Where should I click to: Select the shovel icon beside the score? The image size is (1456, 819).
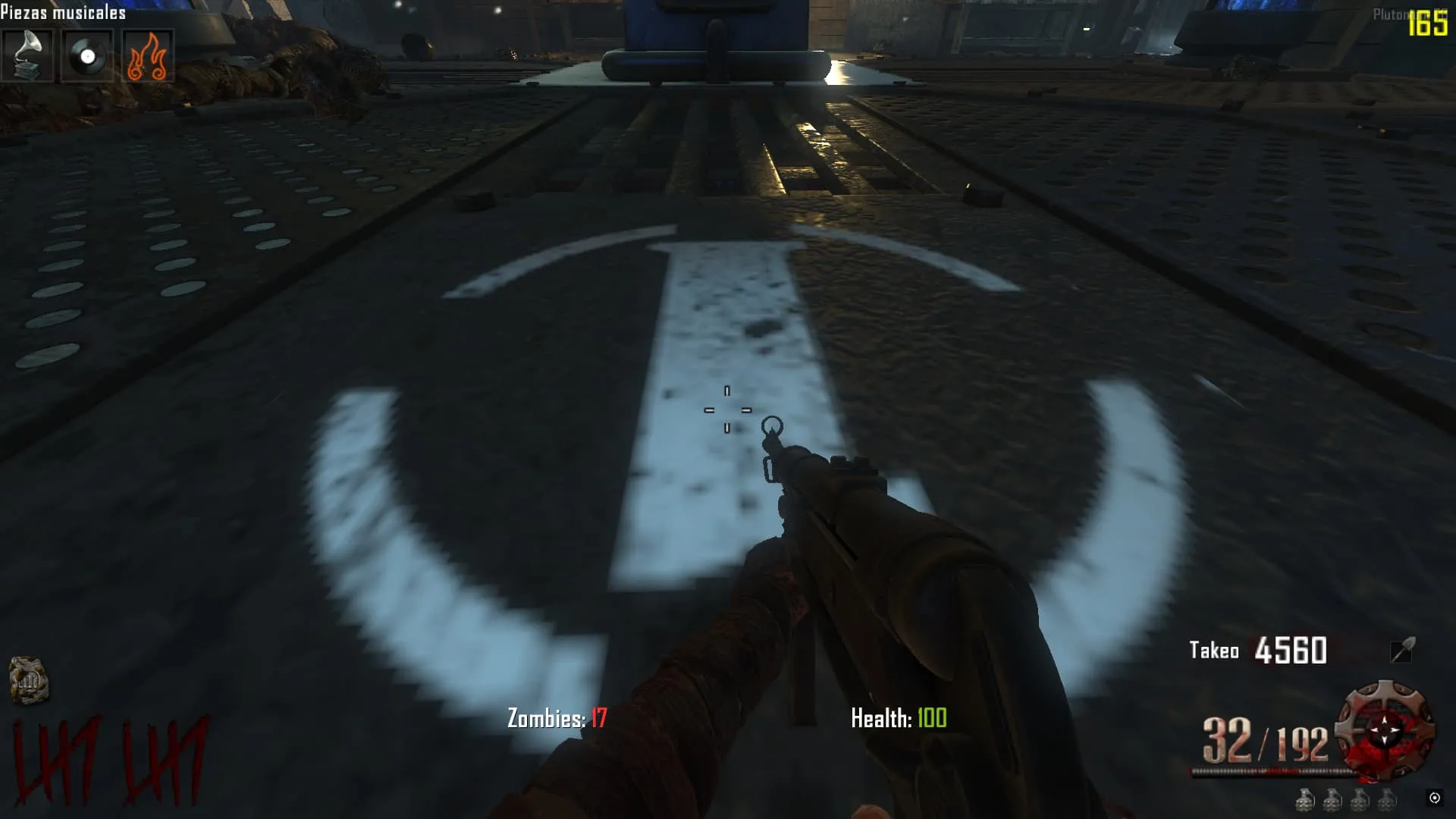[x=1402, y=650]
